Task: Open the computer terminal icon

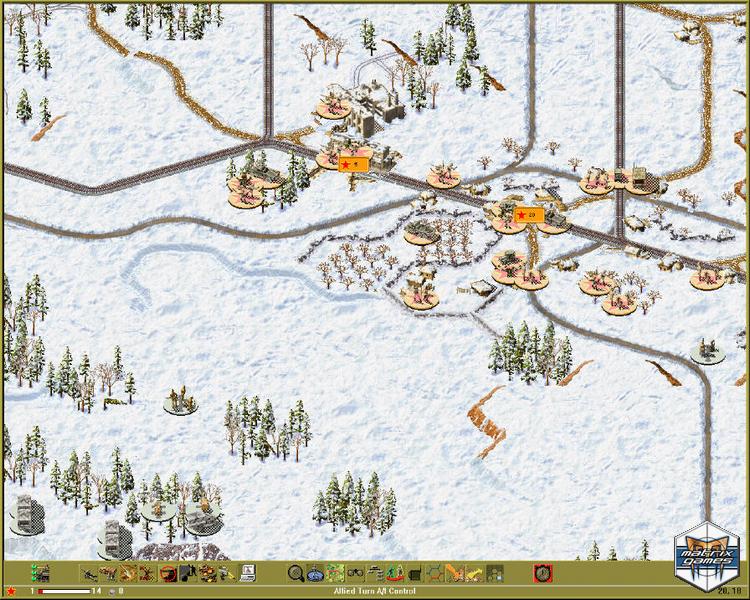Action: pyautogui.click(x=247, y=573)
